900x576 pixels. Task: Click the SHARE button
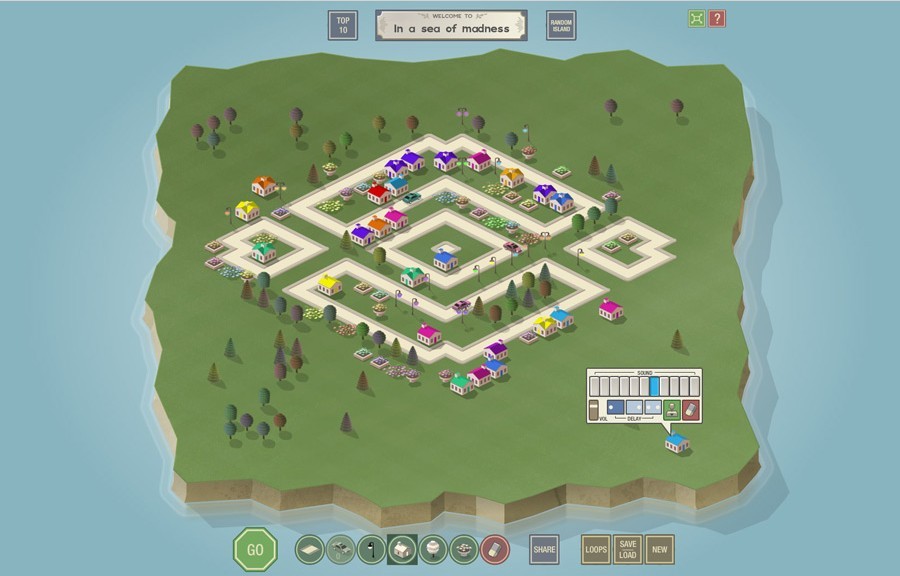coord(544,549)
